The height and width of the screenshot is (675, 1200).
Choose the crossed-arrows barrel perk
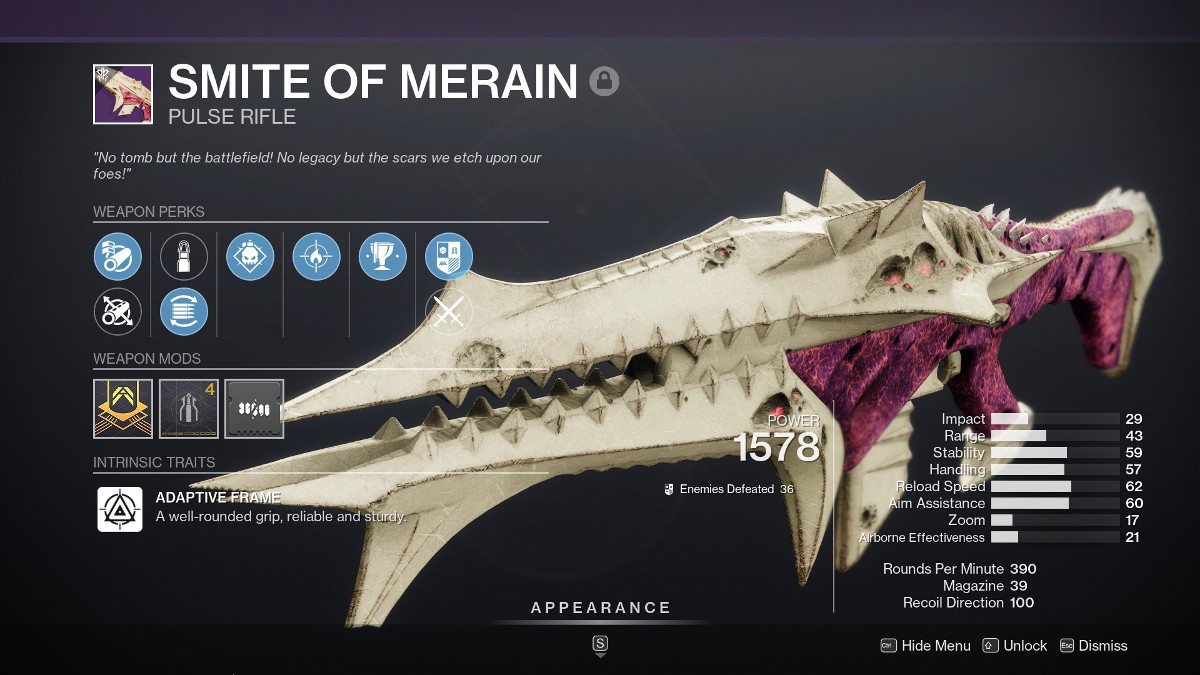click(118, 311)
